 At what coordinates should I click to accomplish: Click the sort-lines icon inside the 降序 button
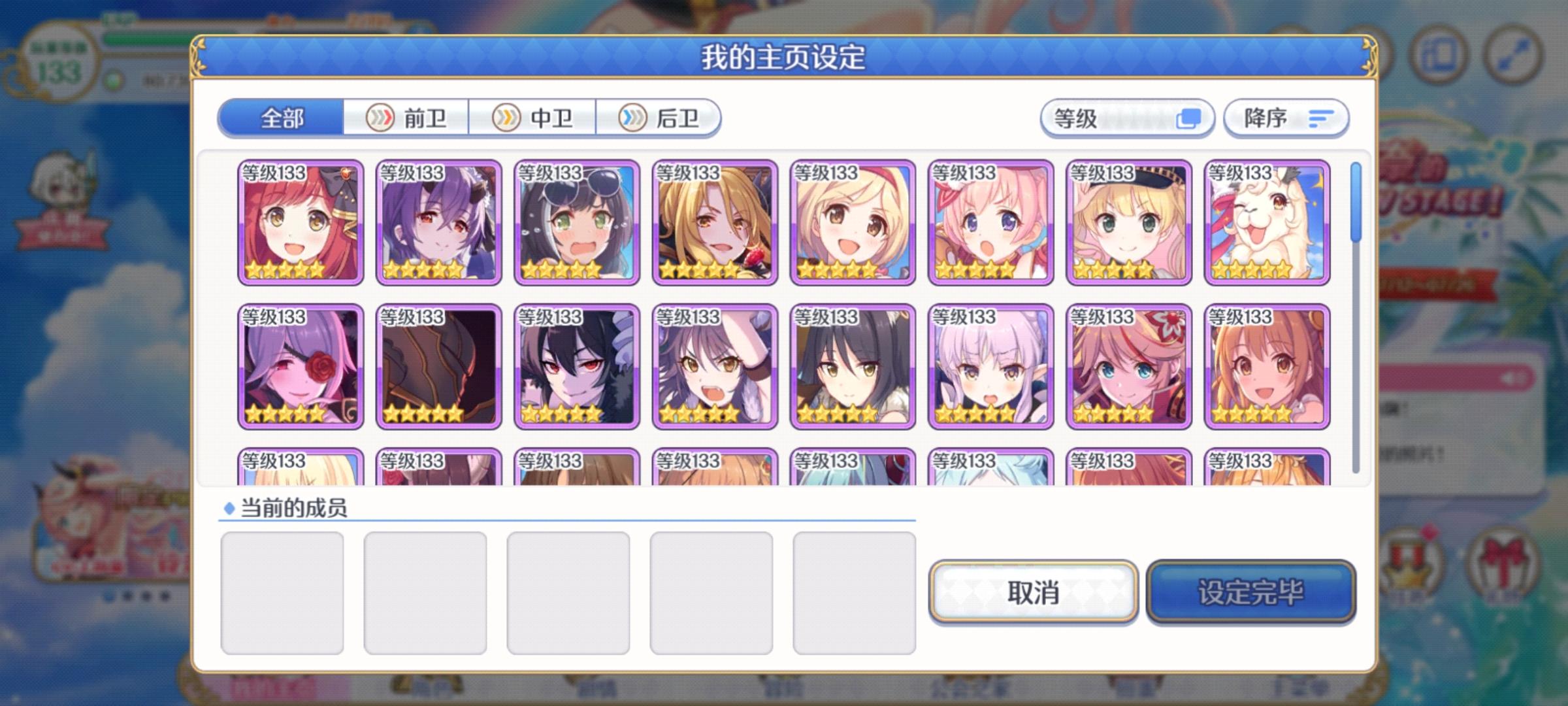coord(1321,118)
